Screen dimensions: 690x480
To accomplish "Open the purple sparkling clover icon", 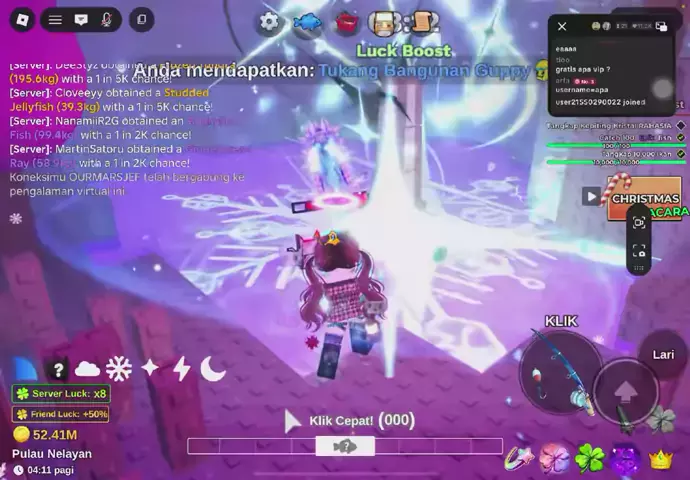I will click(625, 458).
